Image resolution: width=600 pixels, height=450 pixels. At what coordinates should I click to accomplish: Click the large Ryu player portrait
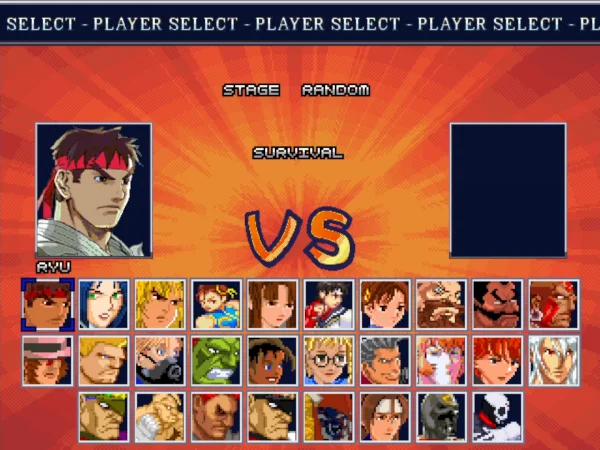click(x=94, y=190)
